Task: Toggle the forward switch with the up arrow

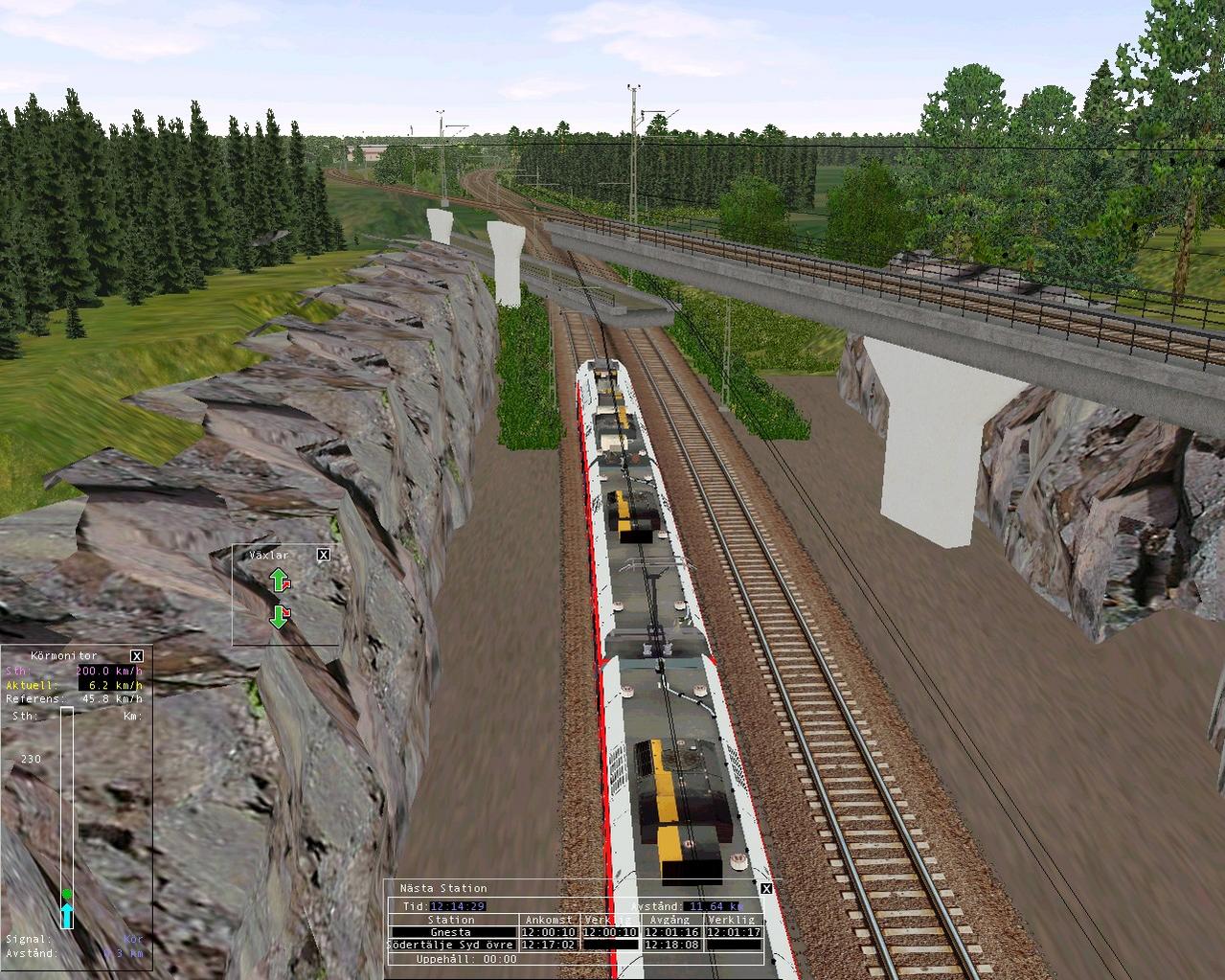Action: pyautogui.click(x=279, y=581)
